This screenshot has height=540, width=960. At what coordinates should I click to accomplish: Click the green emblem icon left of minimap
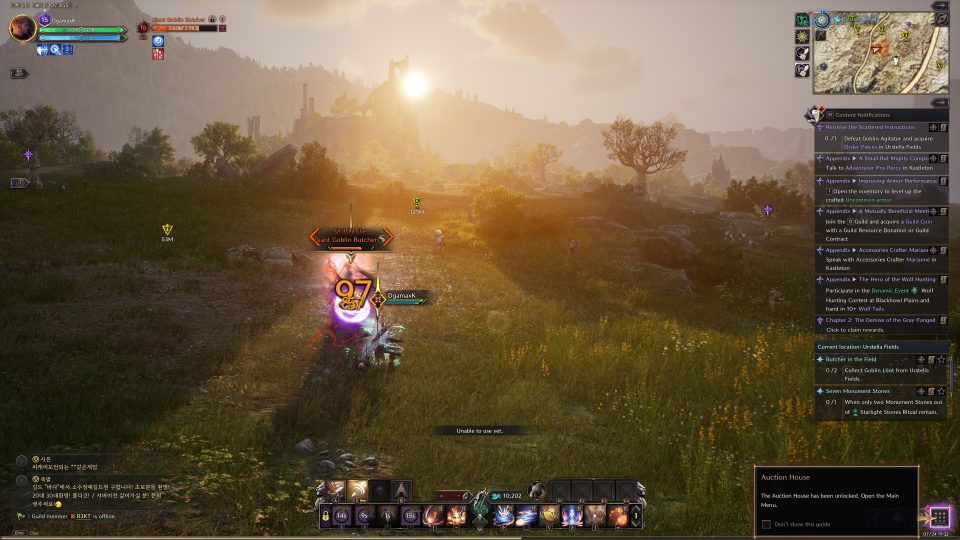click(x=802, y=20)
